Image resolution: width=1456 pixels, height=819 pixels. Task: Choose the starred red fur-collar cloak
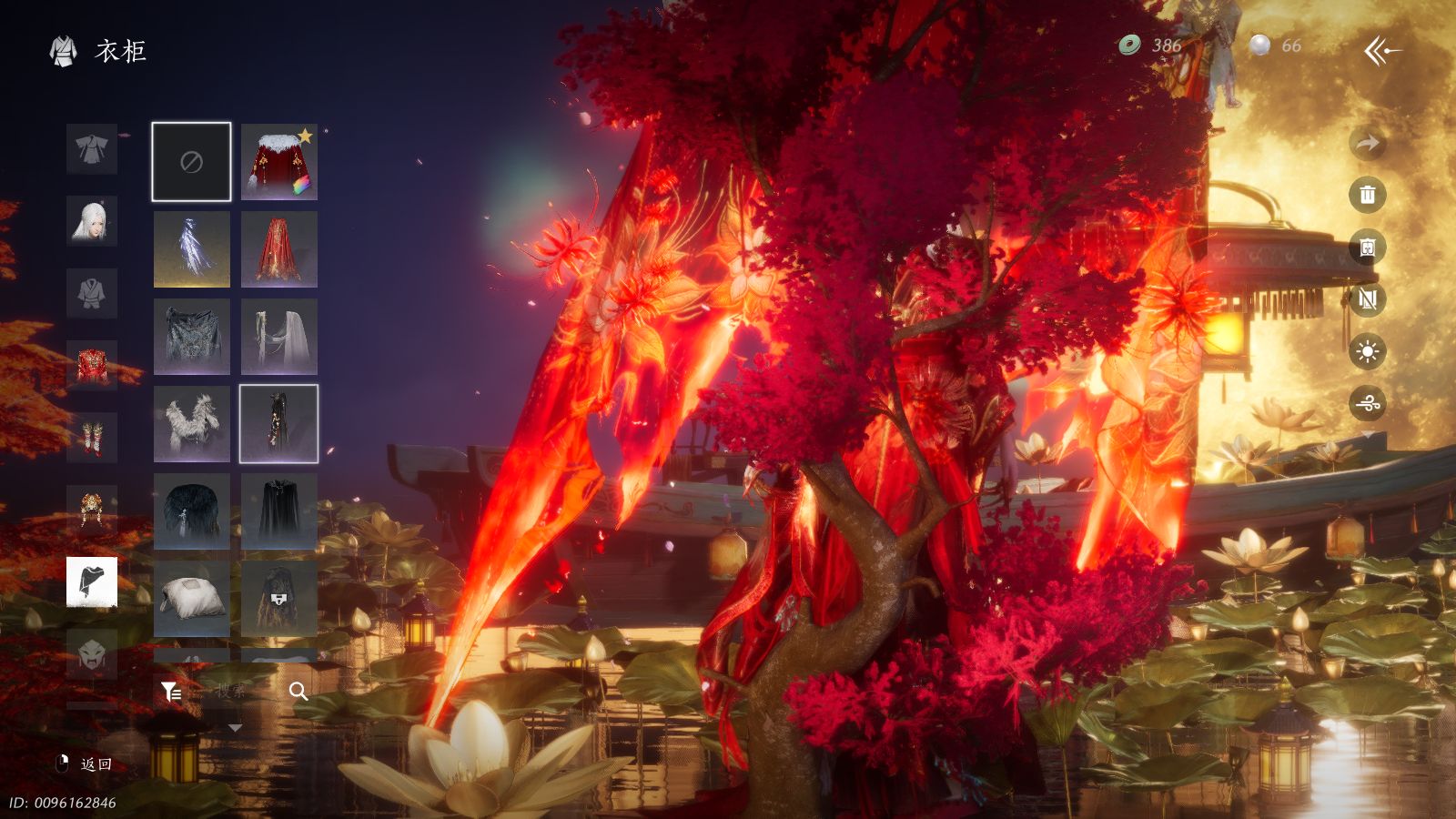[279, 162]
